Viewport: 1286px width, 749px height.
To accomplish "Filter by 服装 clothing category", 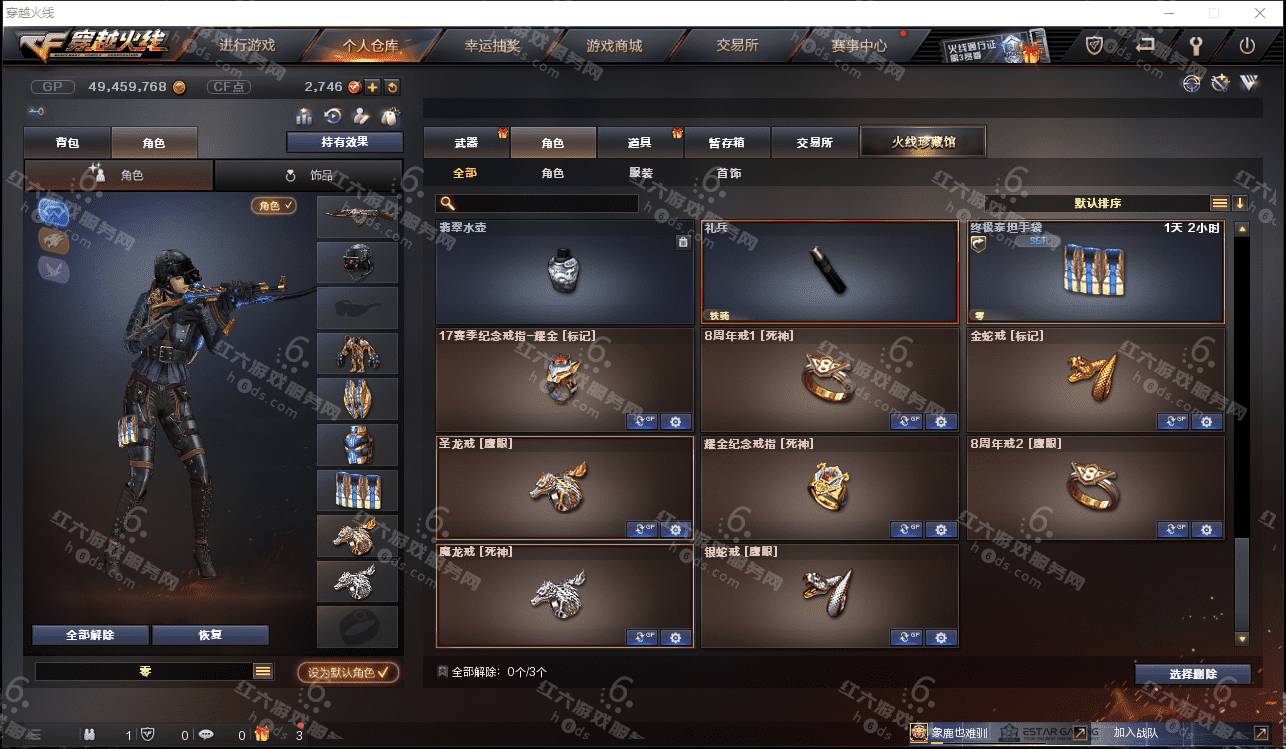I will click(x=641, y=174).
